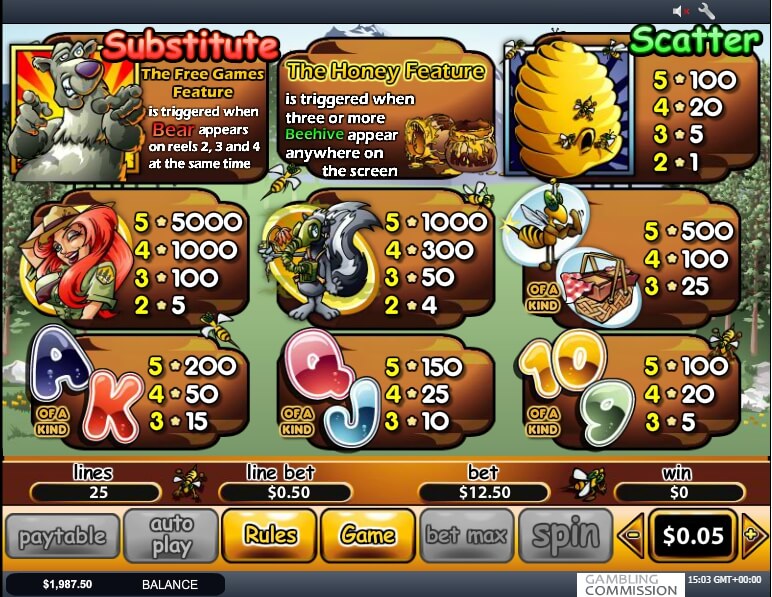772x597 pixels.
Task: Open the wrench settings menu
Action: (706, 11)
